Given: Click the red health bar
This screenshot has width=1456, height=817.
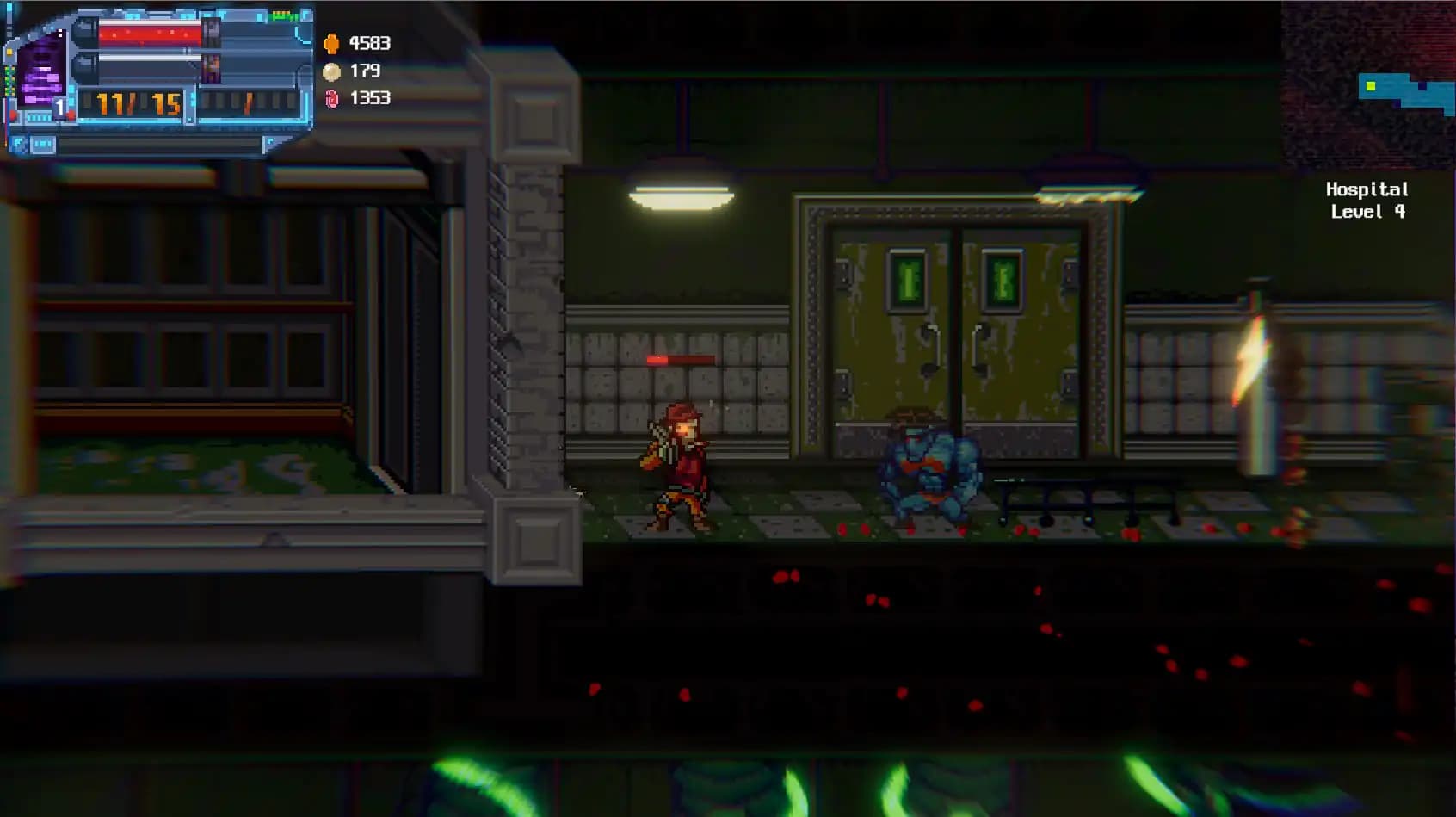Looking at the screenshot, I should pyautogui.click(x=151, y=34).
